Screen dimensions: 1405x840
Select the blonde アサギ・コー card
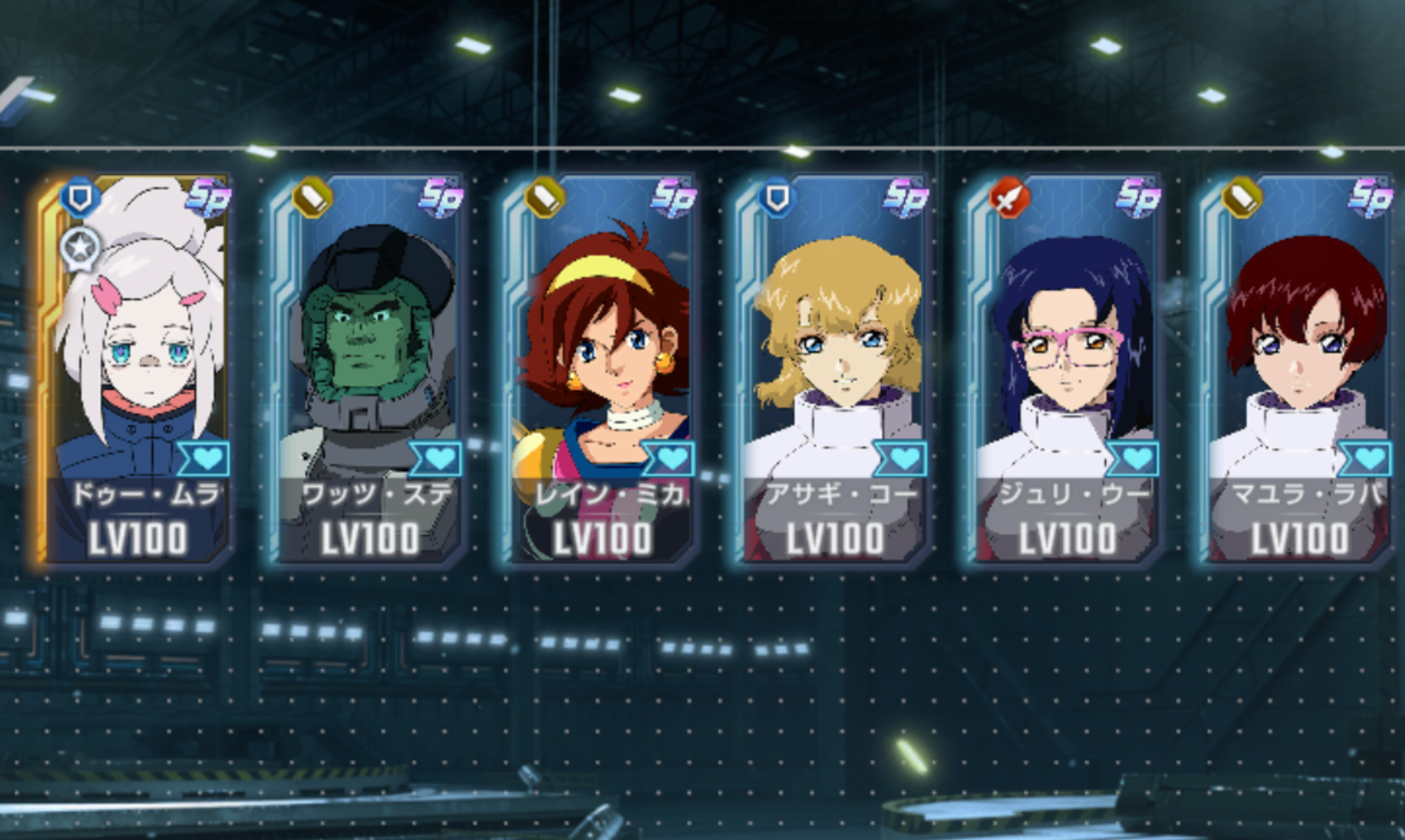point(835,370)
